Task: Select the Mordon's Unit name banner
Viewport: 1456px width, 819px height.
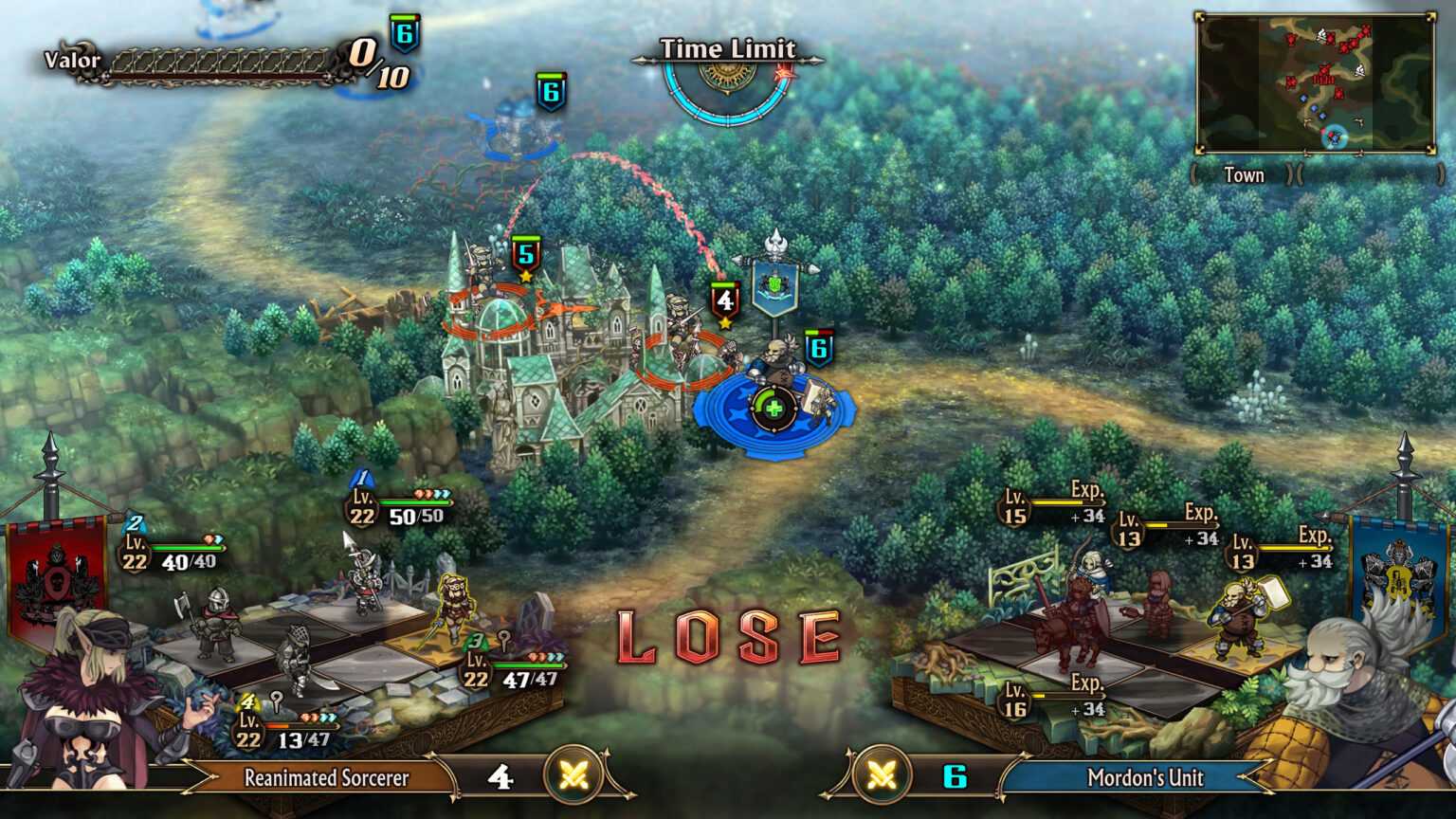Action: (1145, 778)
